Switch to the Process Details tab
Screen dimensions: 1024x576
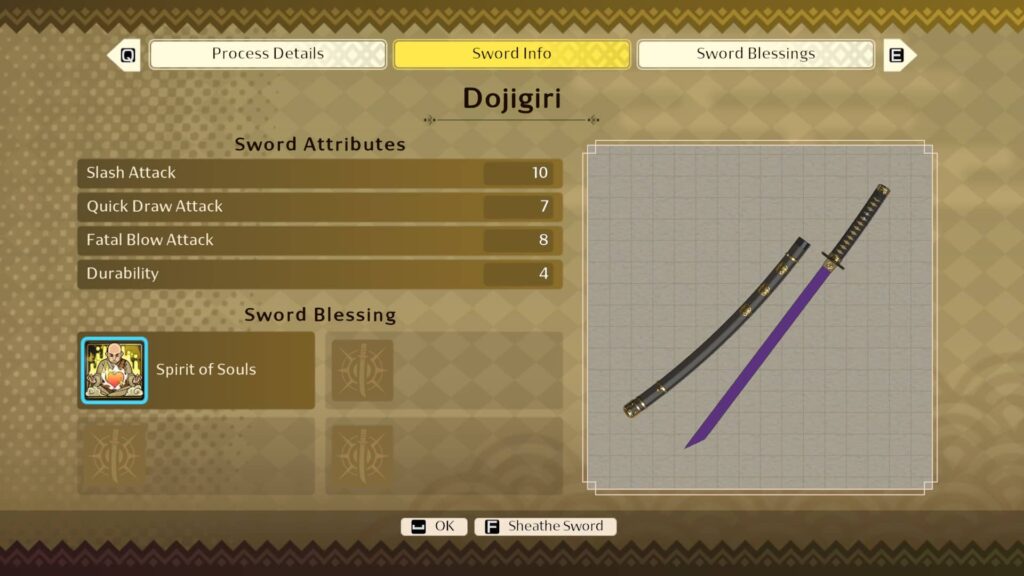pyautogui.click(x=267, y=54)
